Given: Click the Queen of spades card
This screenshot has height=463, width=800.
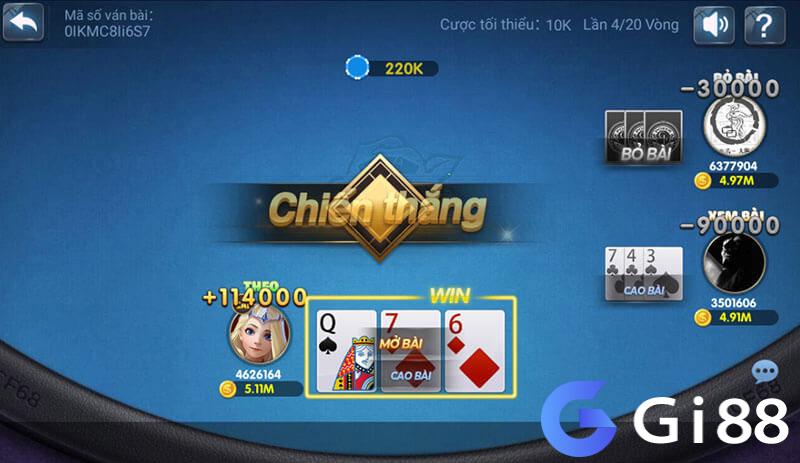Looking at the screenshot, I should 346,350.
